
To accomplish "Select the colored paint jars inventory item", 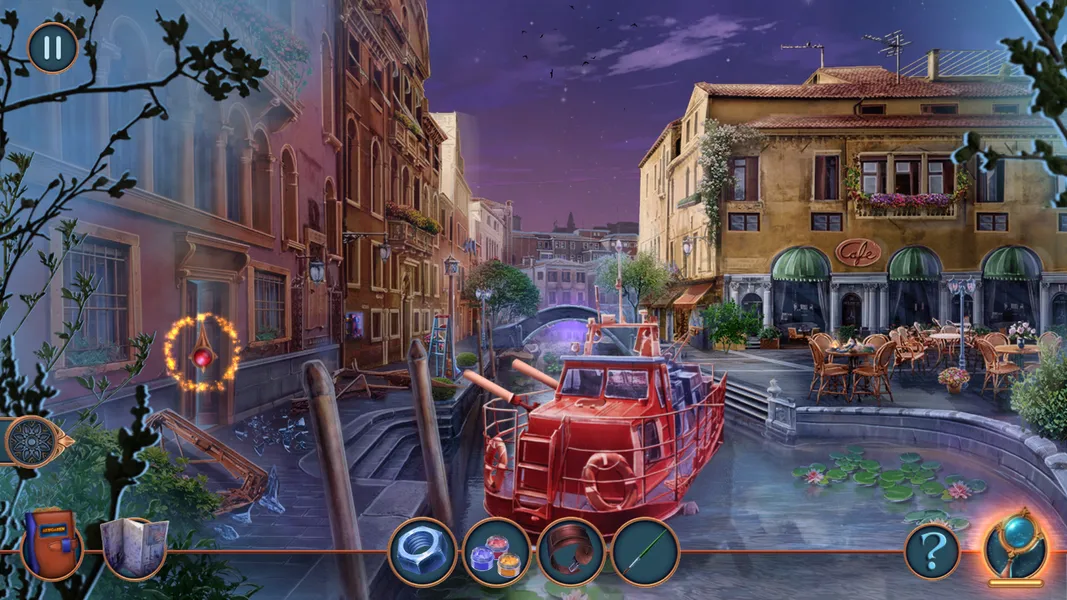I will coord(496,552).
